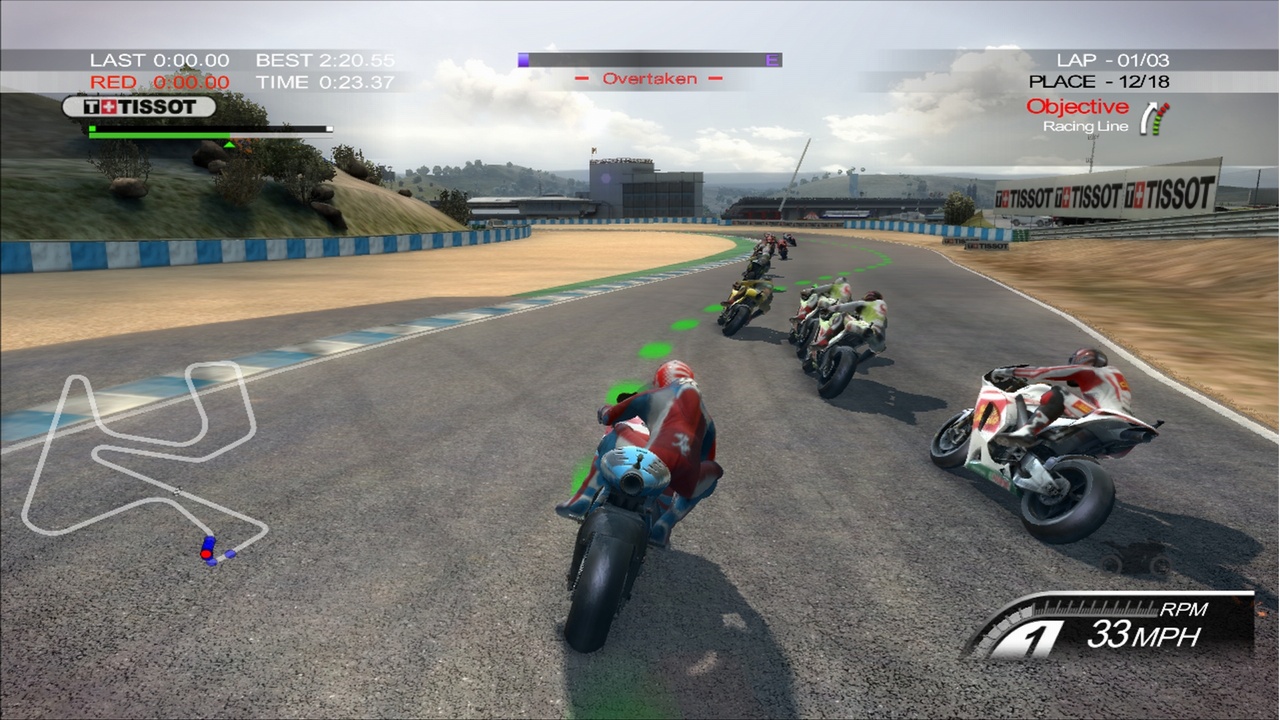Screen dimensions: 1280x720
Task: Click the green arrow on the objective progress bar
Action: click(x=230, y=142)
